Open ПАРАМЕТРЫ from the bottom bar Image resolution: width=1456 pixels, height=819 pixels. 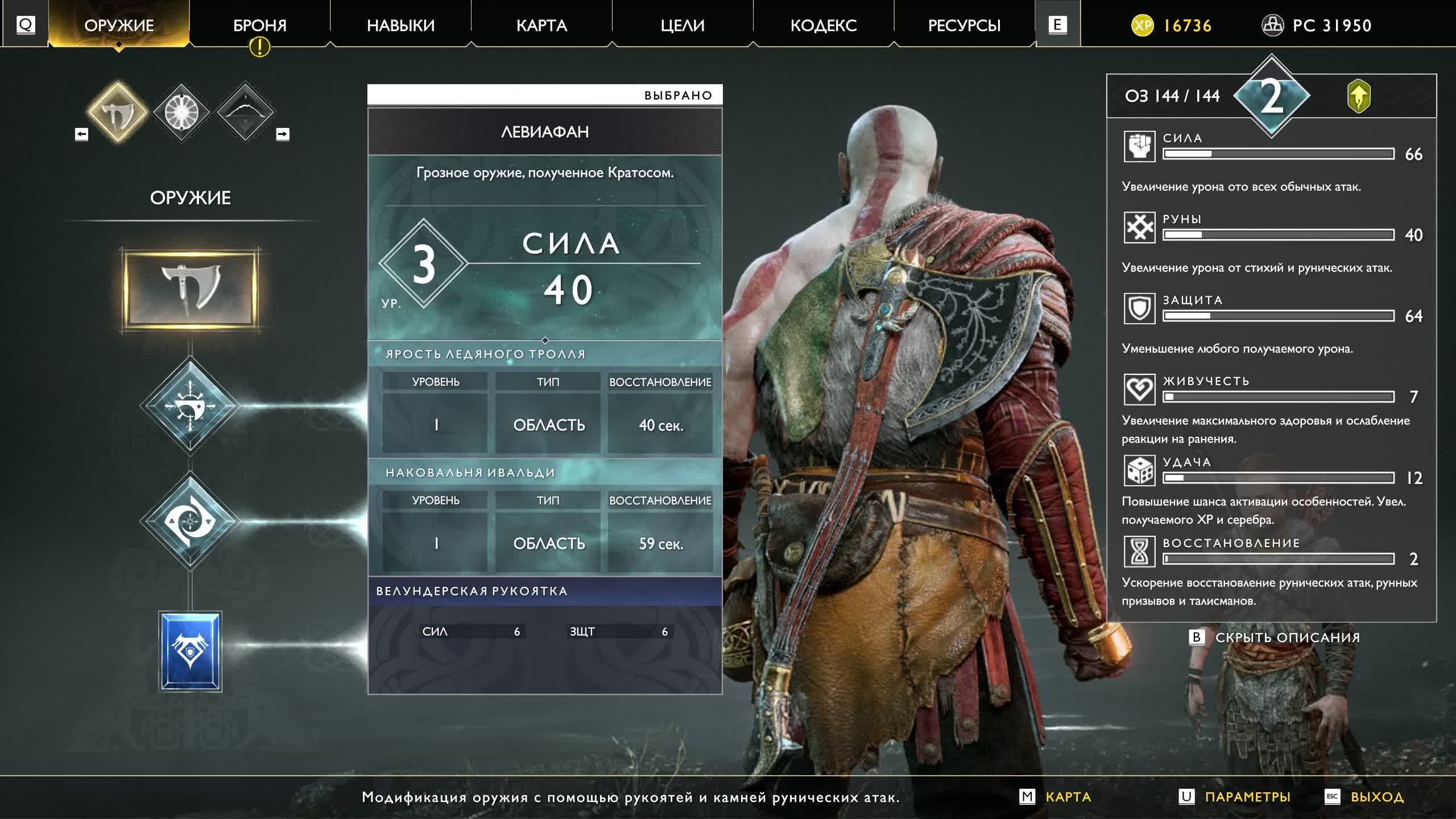1247,797
